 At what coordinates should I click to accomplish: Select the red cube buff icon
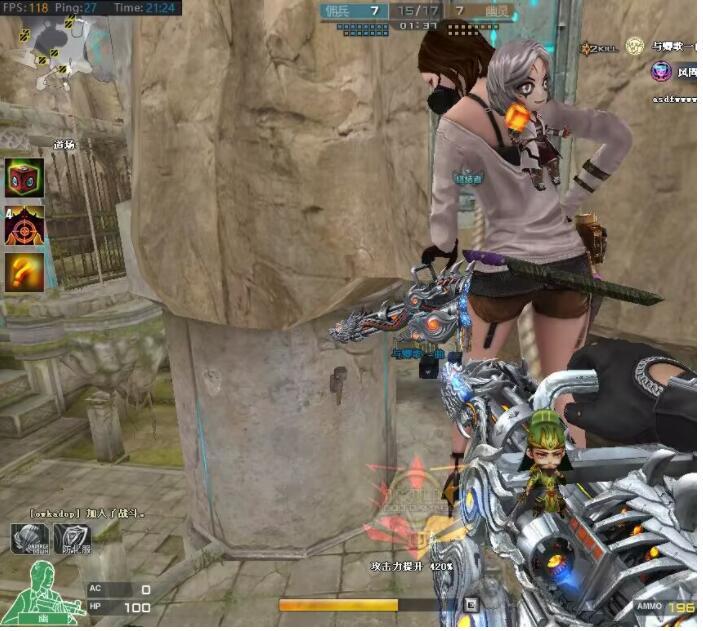(25, 177)
